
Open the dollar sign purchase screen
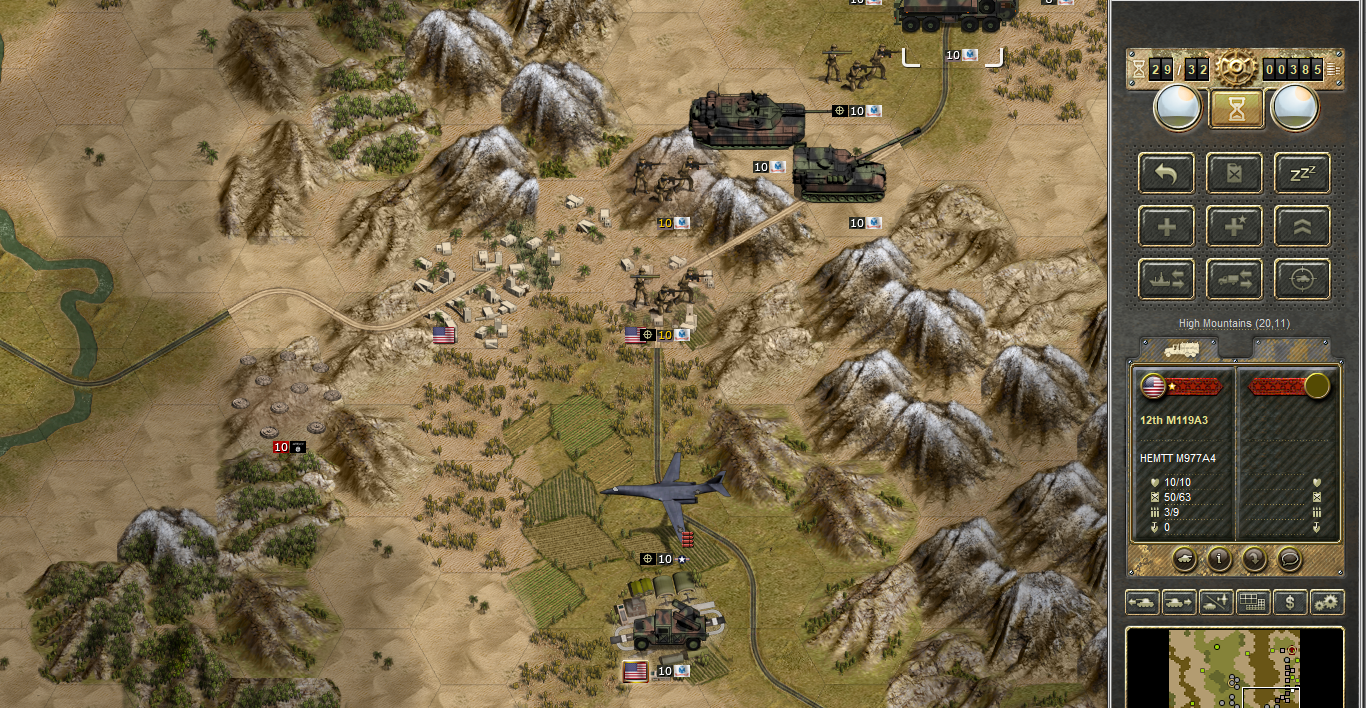point(1290,602)
